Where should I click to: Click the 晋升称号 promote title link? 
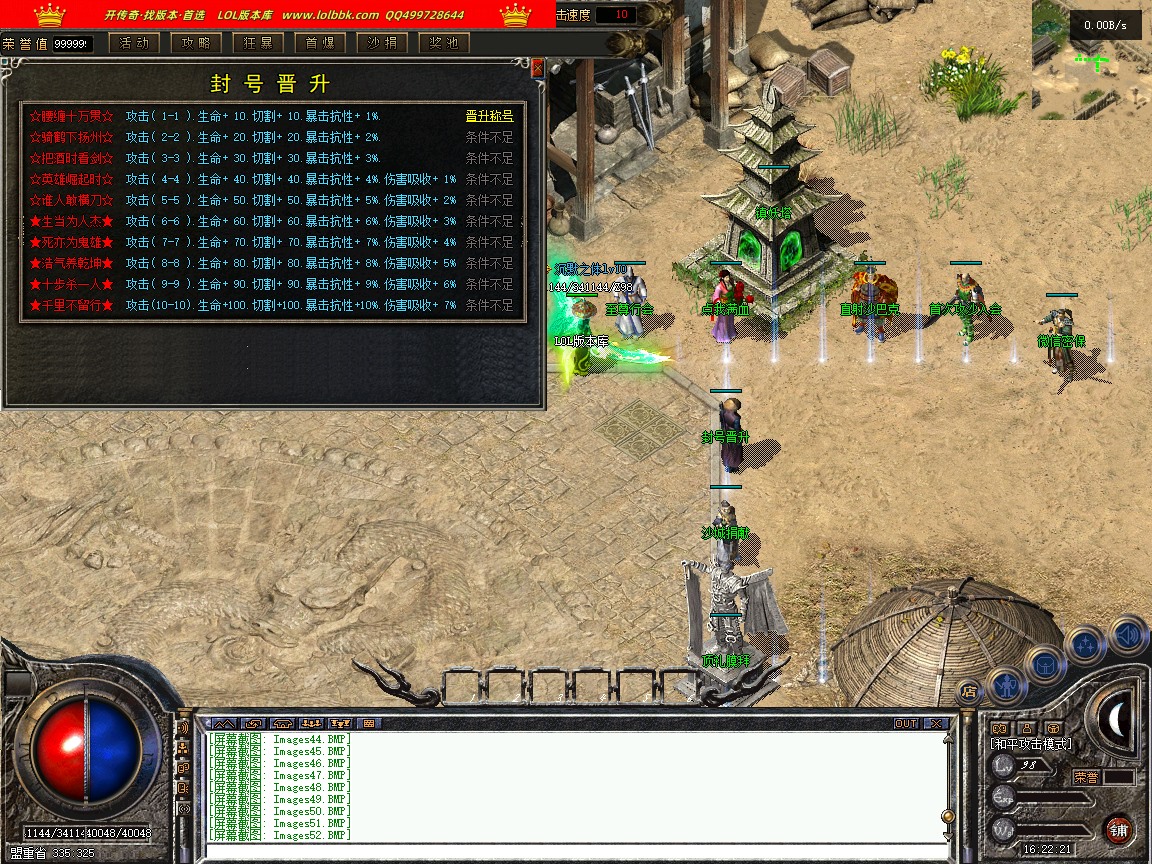[489, 116]
